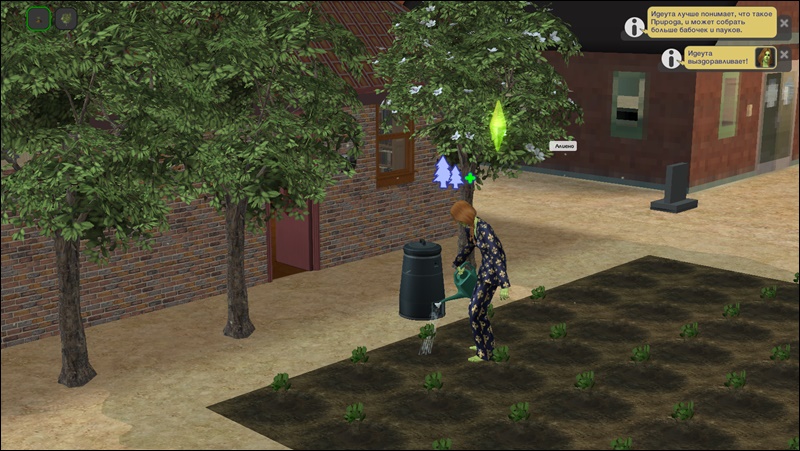Dismiss the "Идеута выздоравливает!" notification
Screen dimensions: 800x451
coord(784,55)
